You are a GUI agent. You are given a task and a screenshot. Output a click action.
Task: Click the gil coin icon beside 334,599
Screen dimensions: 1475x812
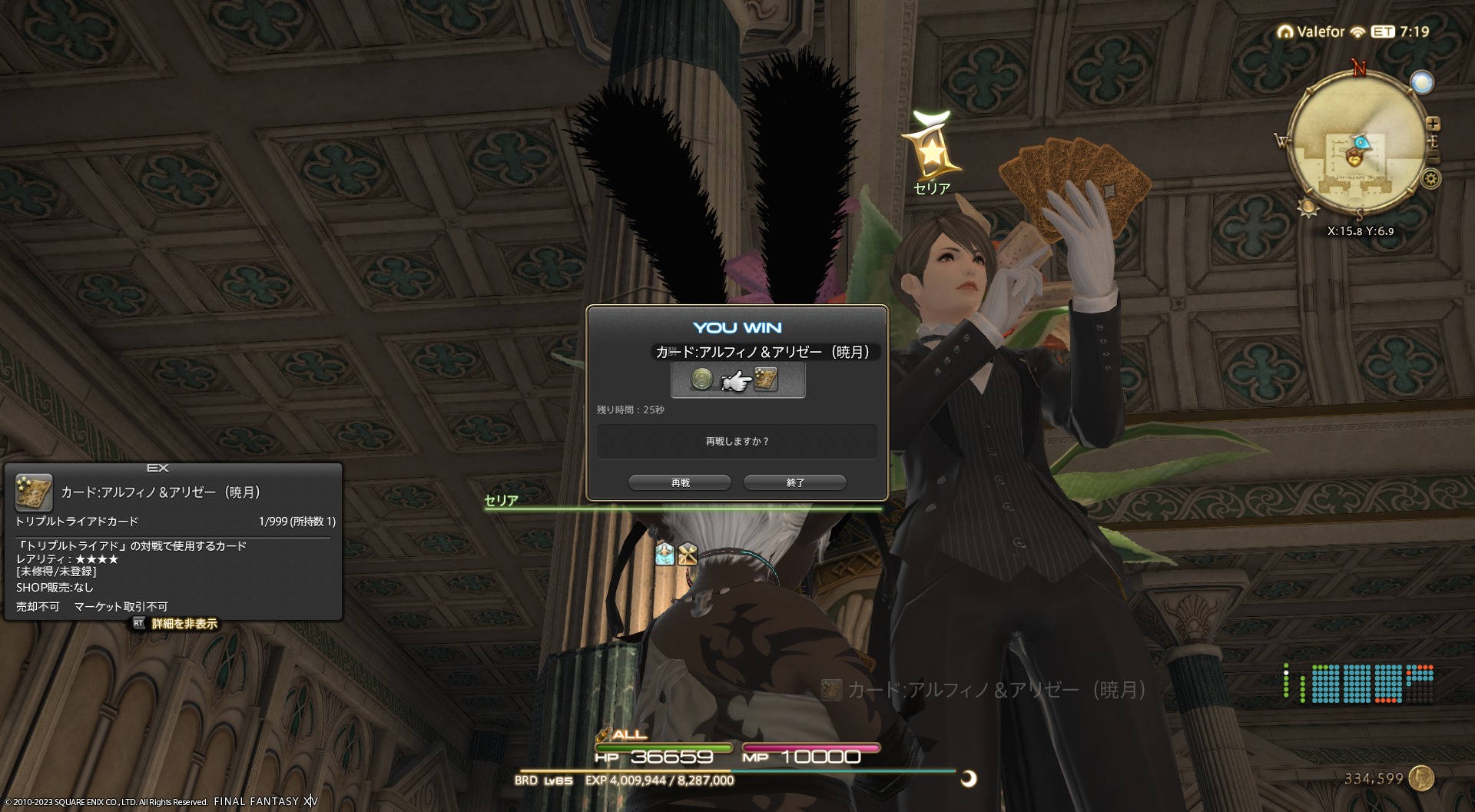[1422, 778]
